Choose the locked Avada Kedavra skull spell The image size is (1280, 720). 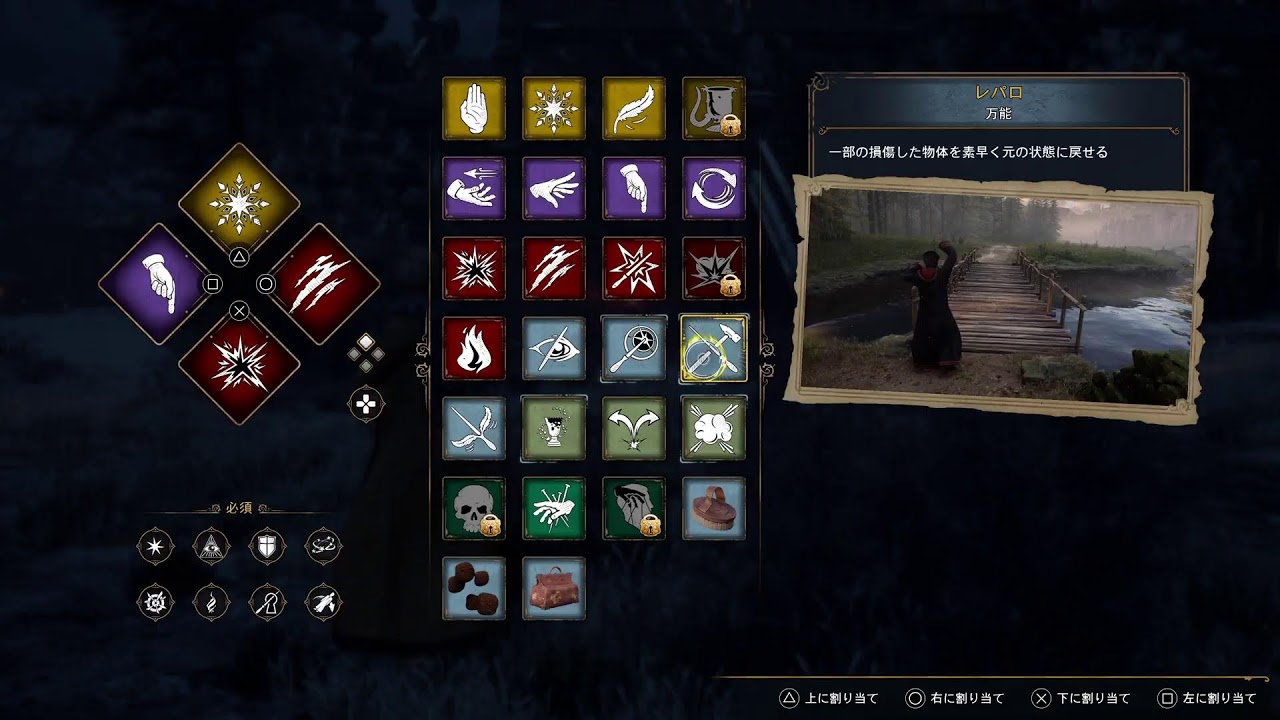point(474,508)
